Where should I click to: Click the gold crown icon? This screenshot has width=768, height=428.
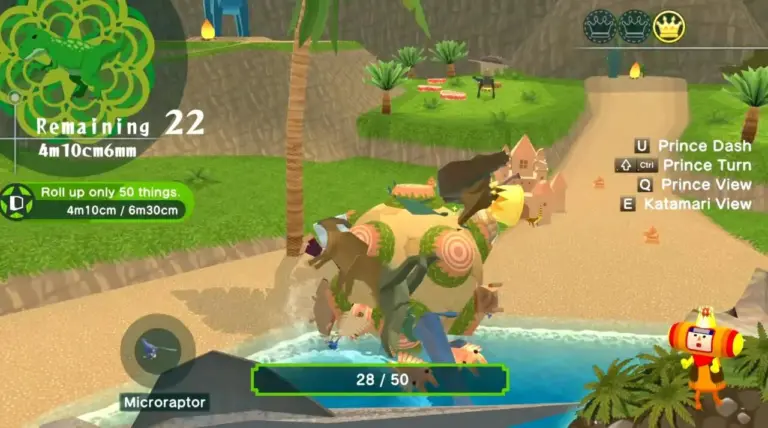point(669,26)
